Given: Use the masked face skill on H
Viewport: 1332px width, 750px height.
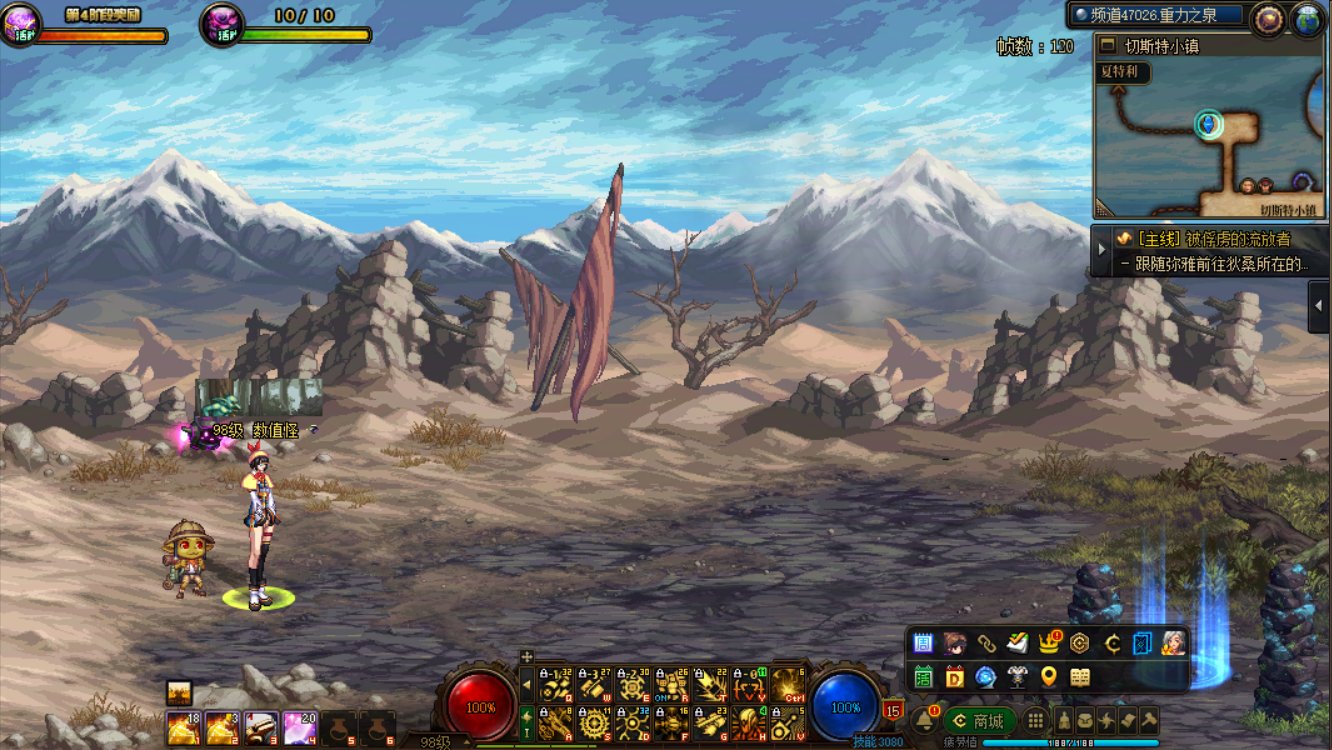Looking at the screenshot, I should click(x=749, y=723).
